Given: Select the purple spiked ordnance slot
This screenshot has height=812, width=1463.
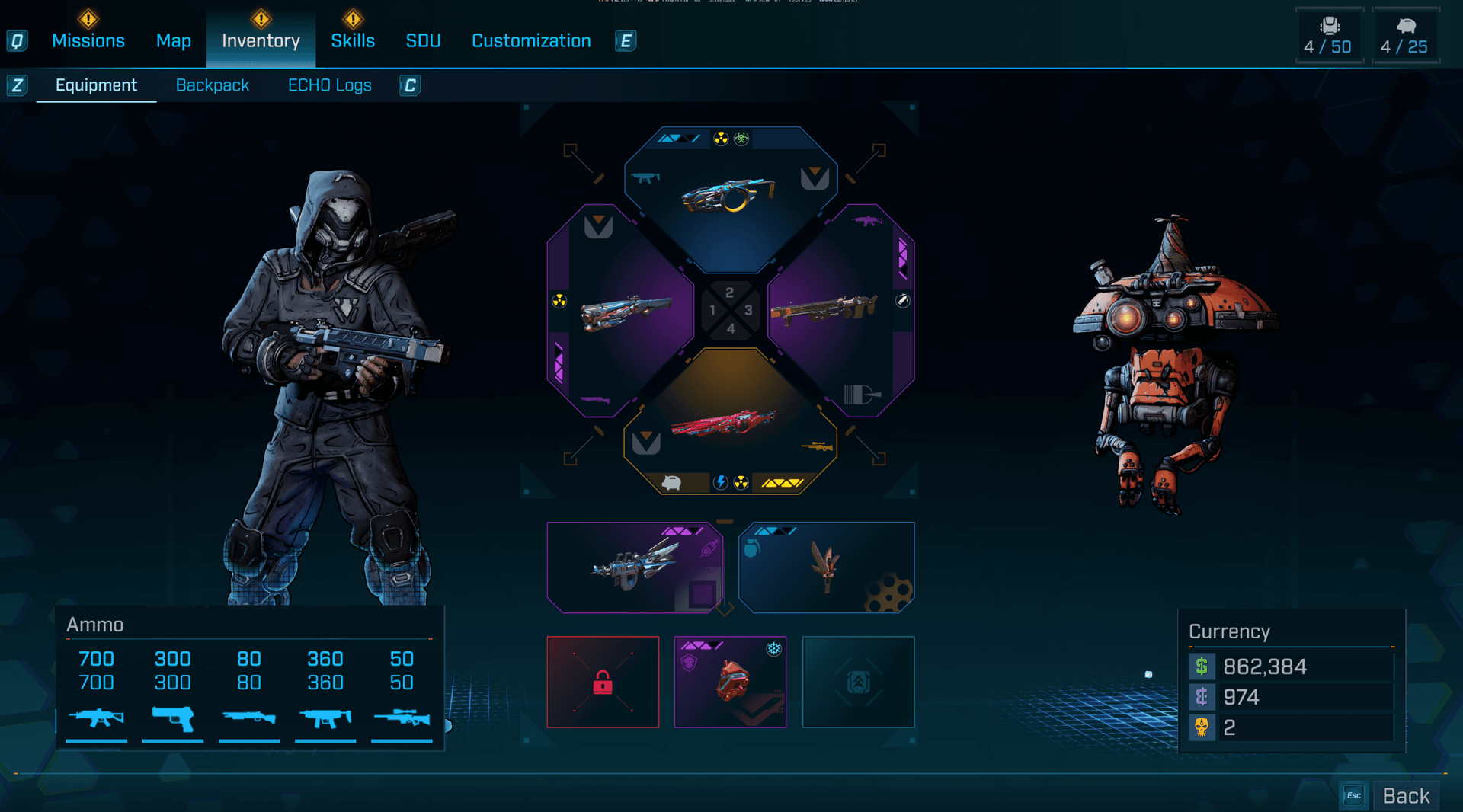Looking at the screenshot, I should point(634,567).
